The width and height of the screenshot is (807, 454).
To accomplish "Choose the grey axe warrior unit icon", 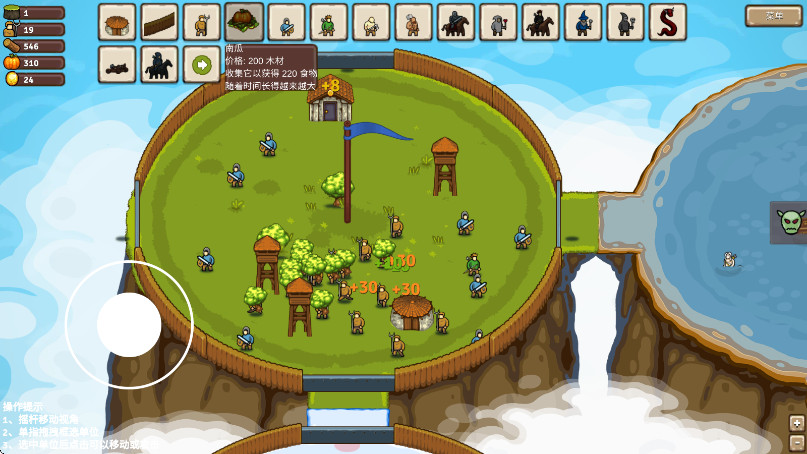I will [x=498, y=22].
